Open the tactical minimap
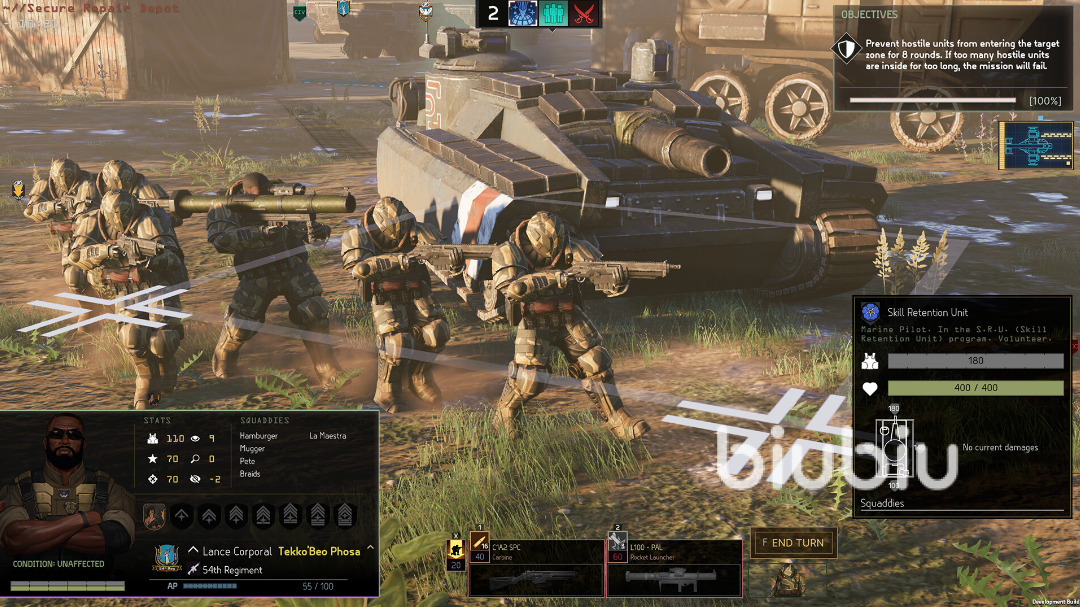 1029,146
